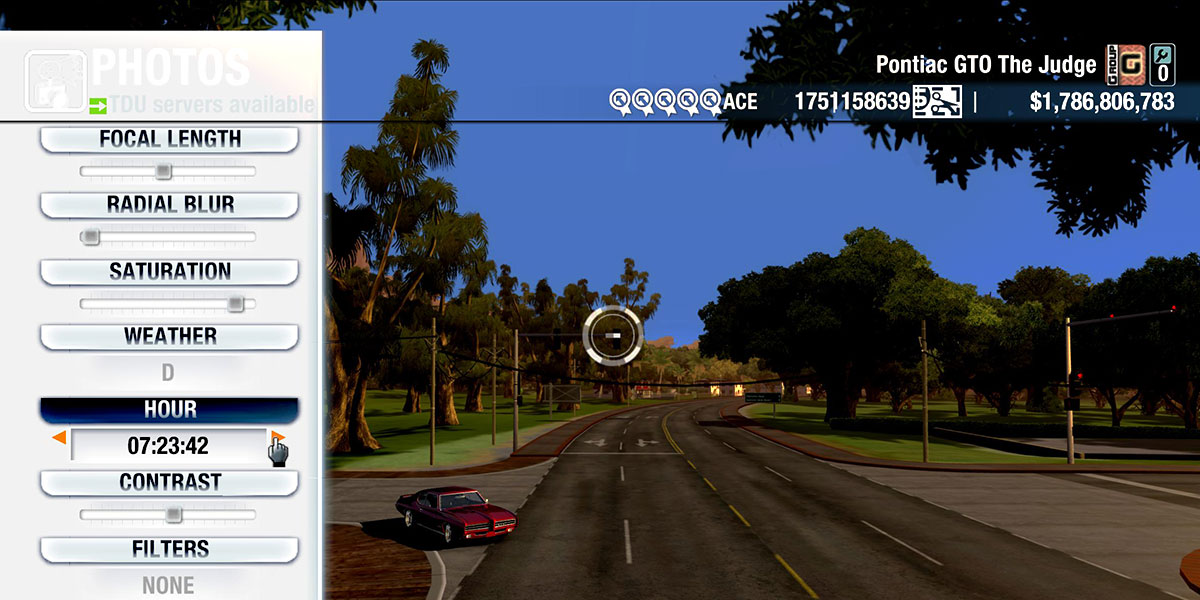Click the Contrast slider handle
1200x600 pixels.
pyautogui.click(x=173, y=515)
